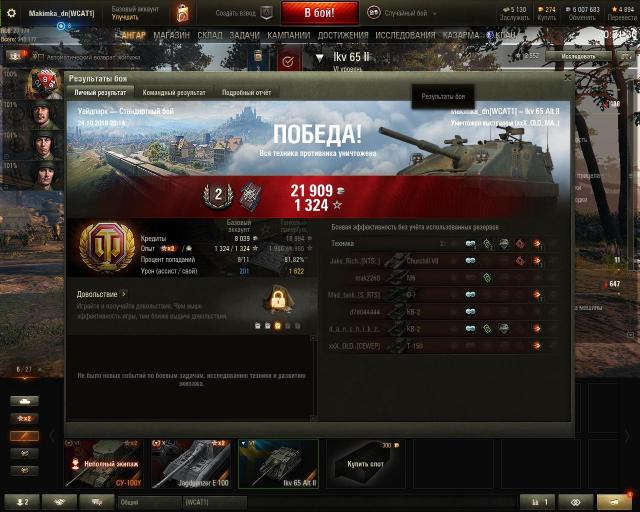Click «Создать взвод» platoon button
The image size is (640, 512).
coord(242,12)
